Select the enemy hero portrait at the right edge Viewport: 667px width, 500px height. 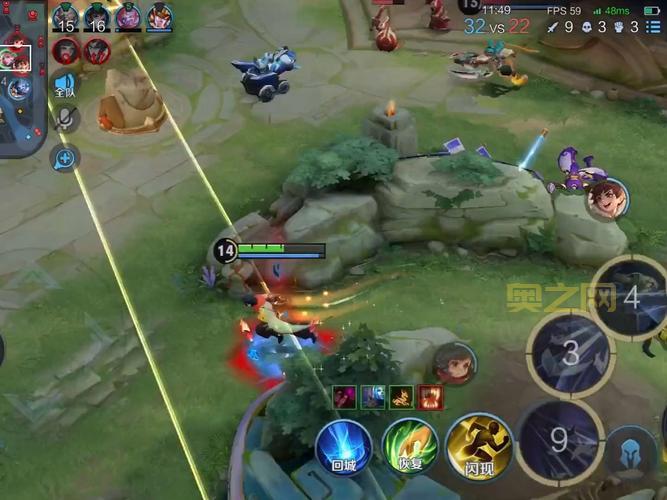[607, 198]
